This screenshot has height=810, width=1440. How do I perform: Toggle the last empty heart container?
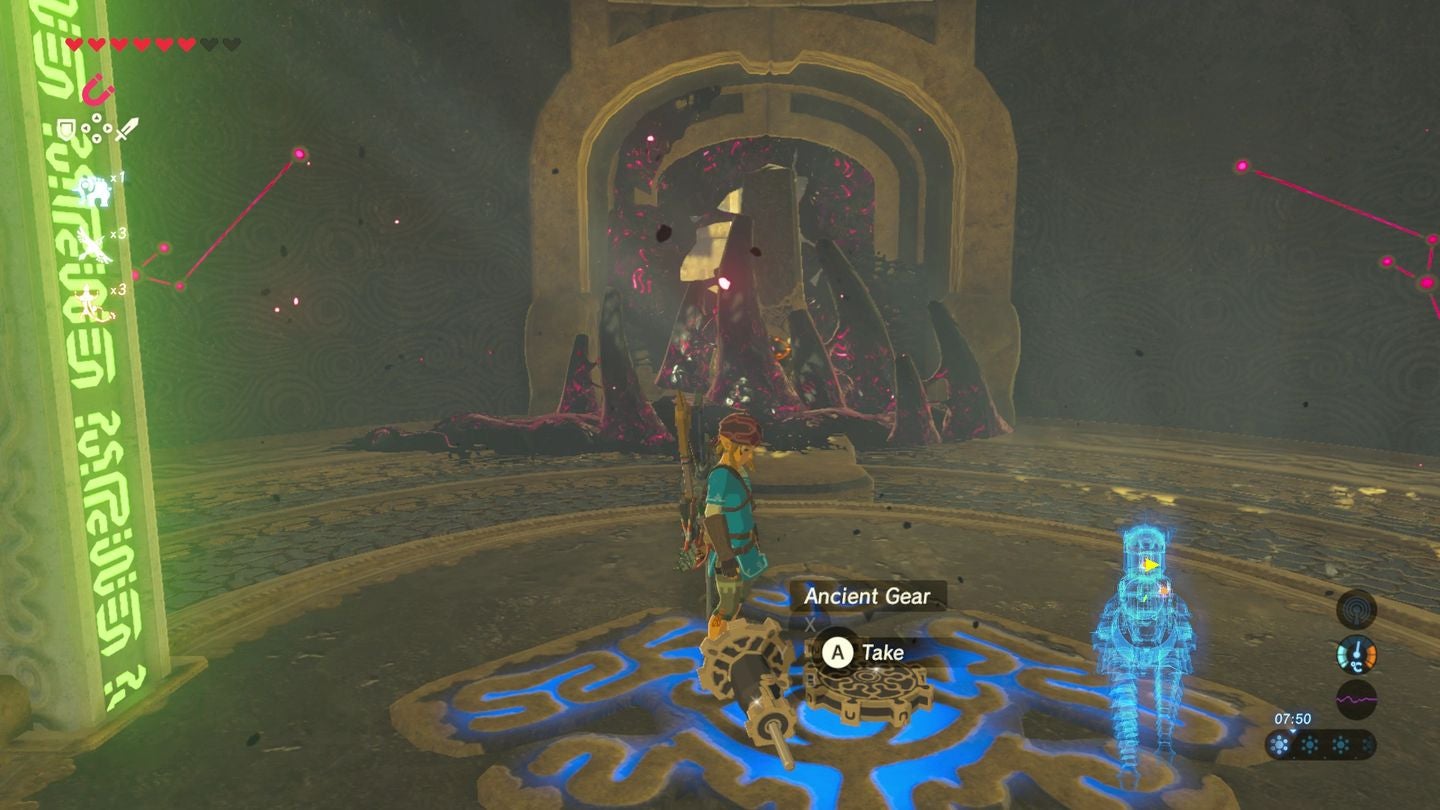(230, 43)
